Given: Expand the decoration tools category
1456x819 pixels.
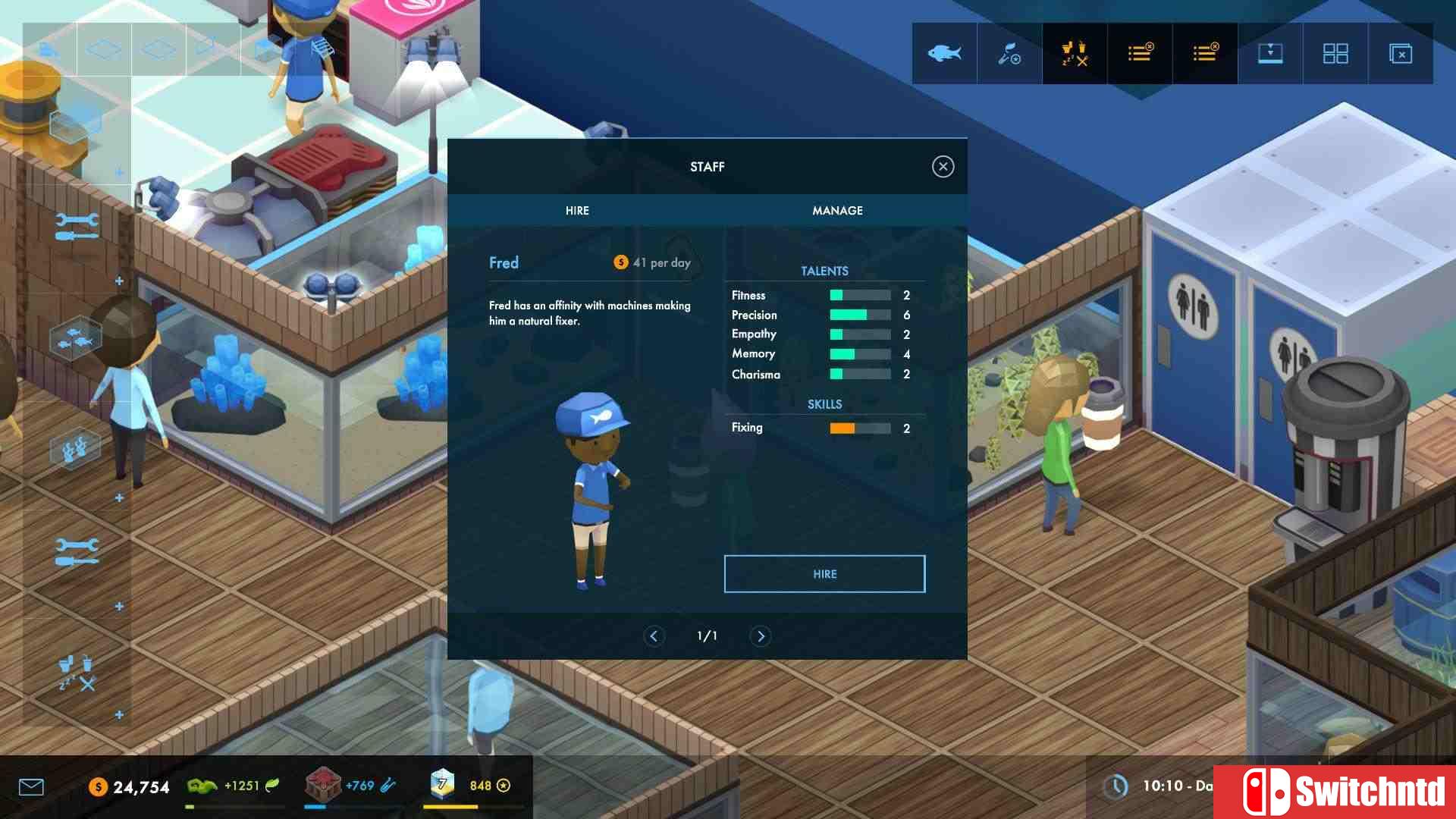Looking at the screenshot, I should pos(119,497).
